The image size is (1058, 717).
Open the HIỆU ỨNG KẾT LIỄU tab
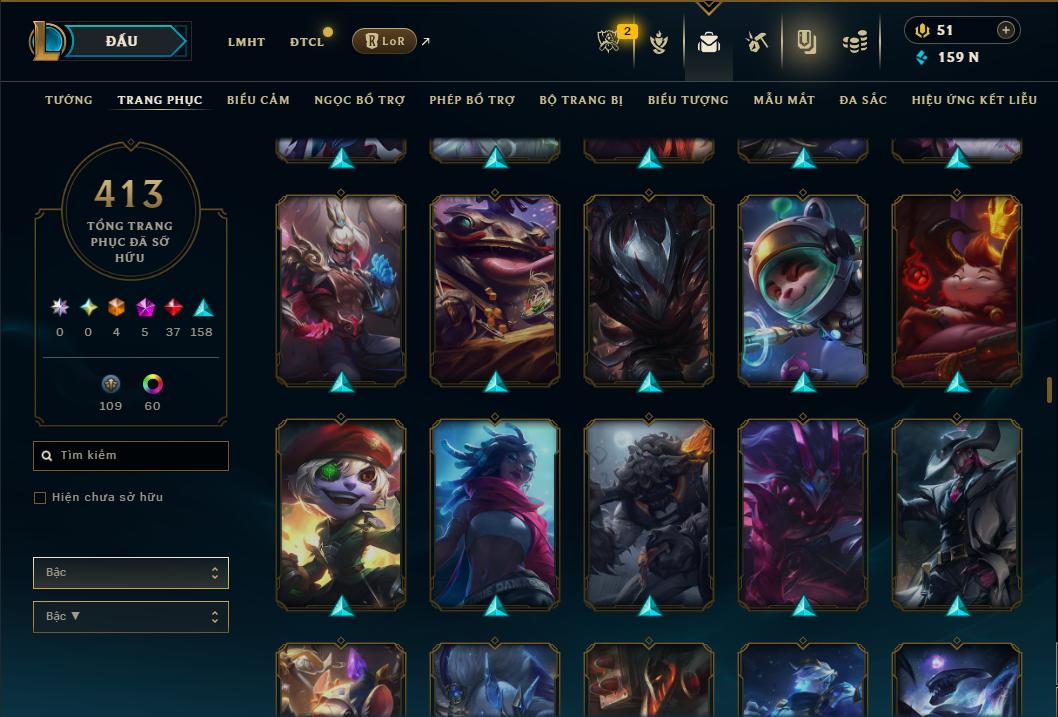click(x=974, y=100)
